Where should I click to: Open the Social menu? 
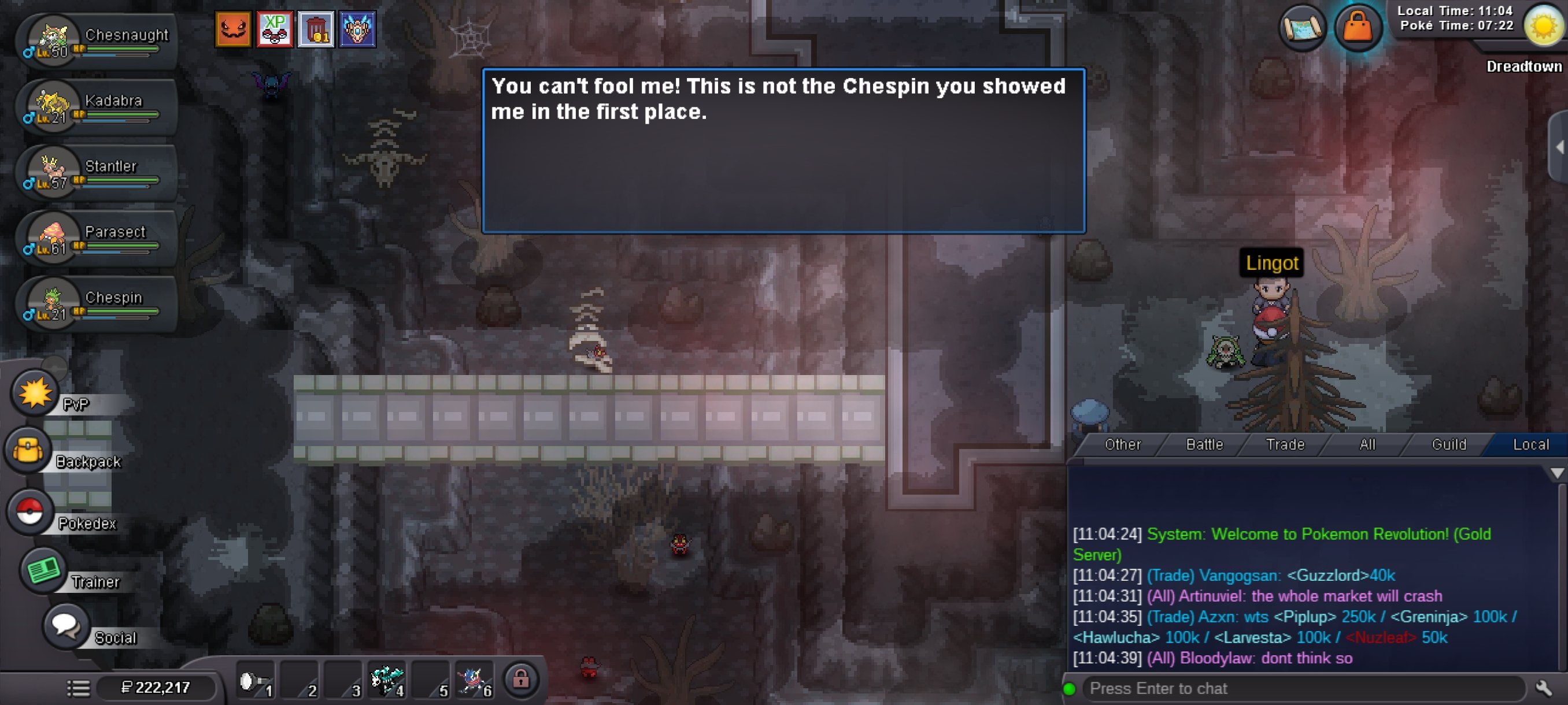66,626
